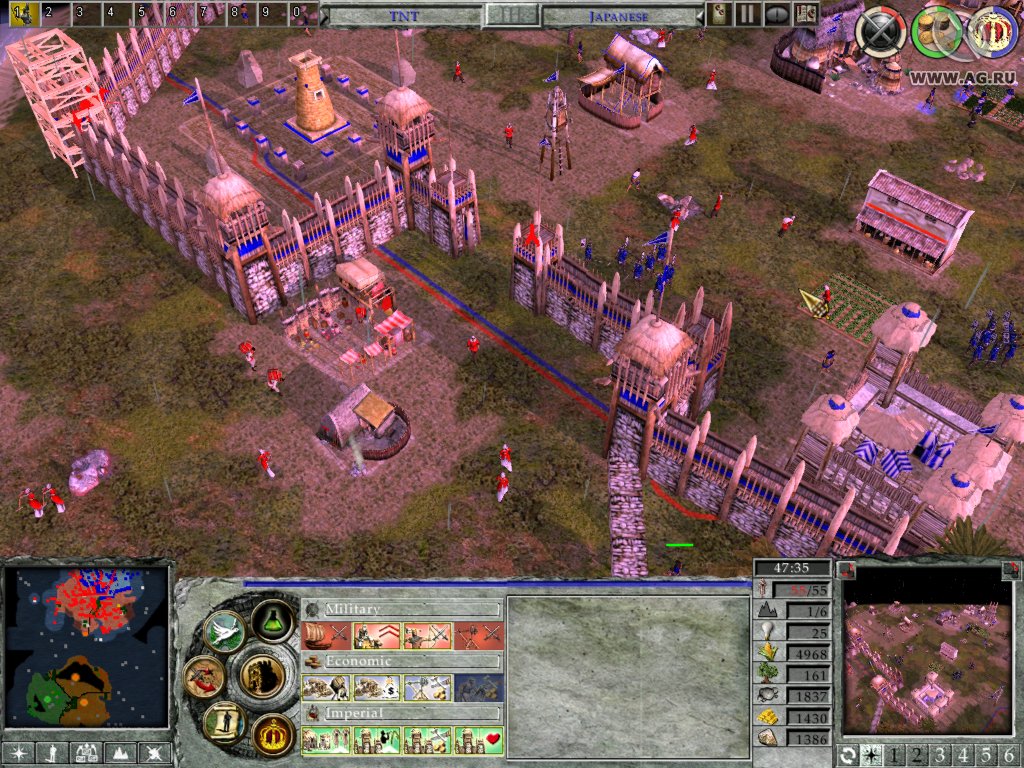
Task: Click the scroll with figure button
Action: click(x=224, y=721)
